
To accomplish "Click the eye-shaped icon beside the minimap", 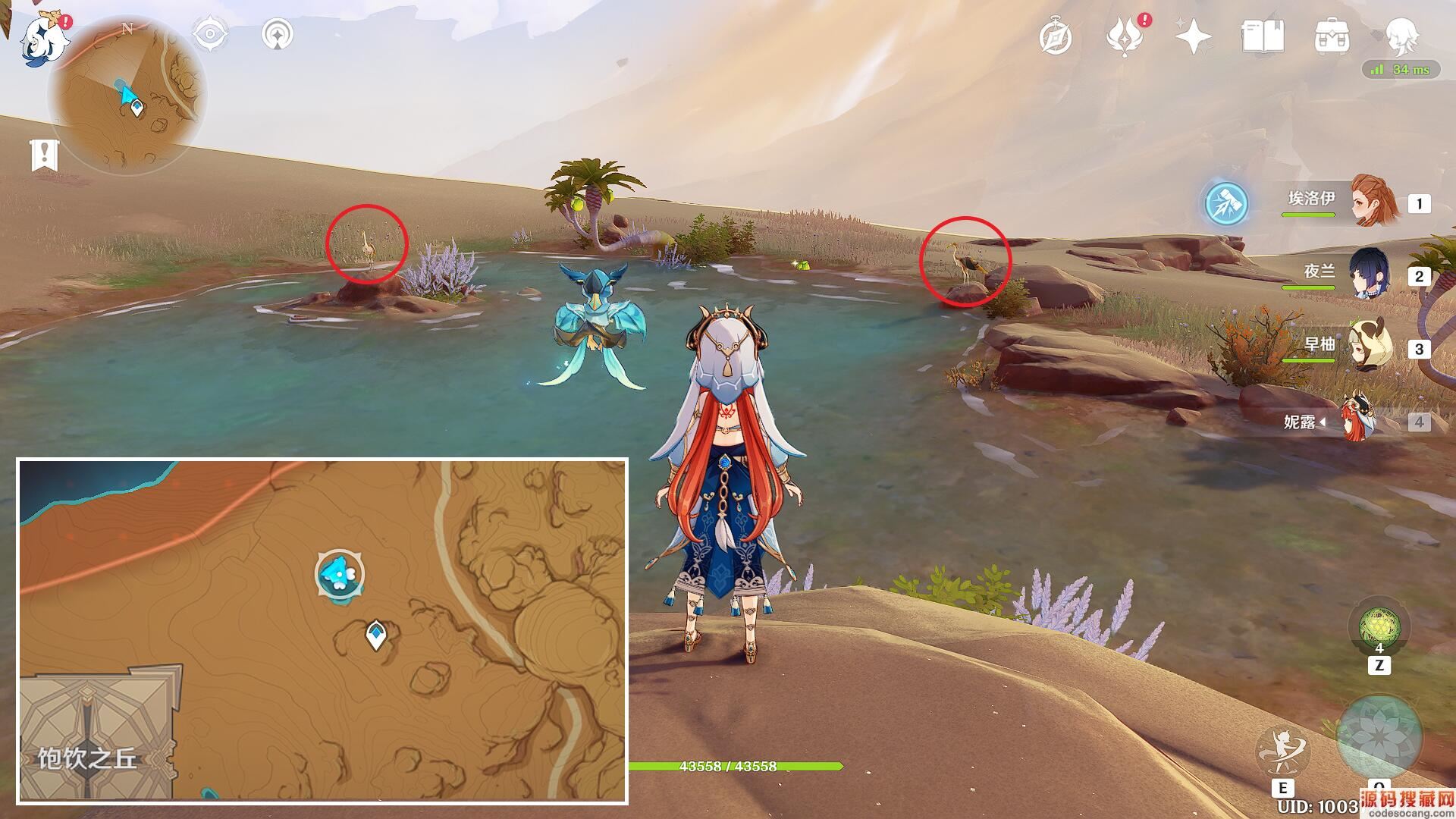I will (210, 34).
